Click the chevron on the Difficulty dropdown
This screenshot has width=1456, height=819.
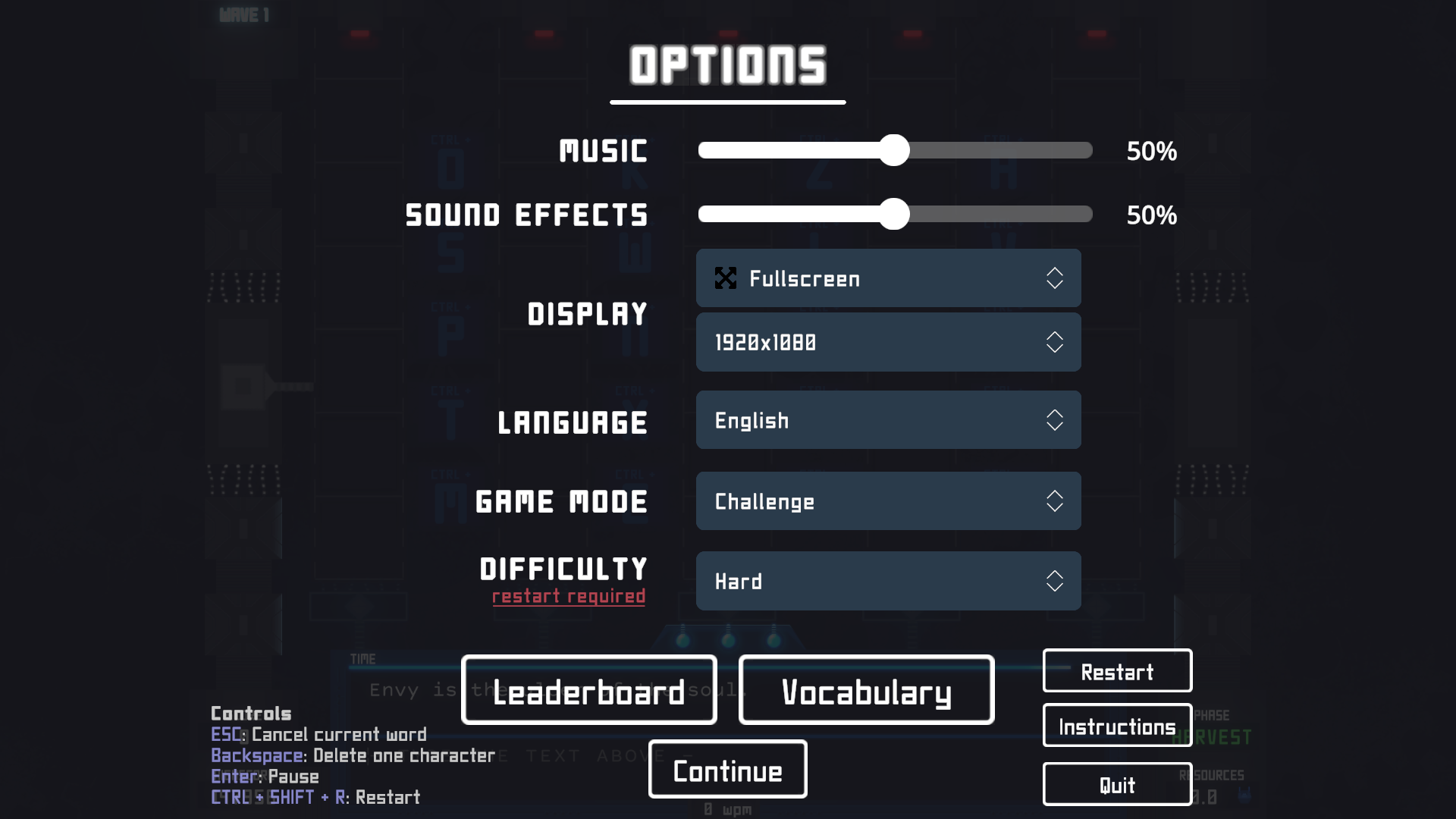[1055, 582]
